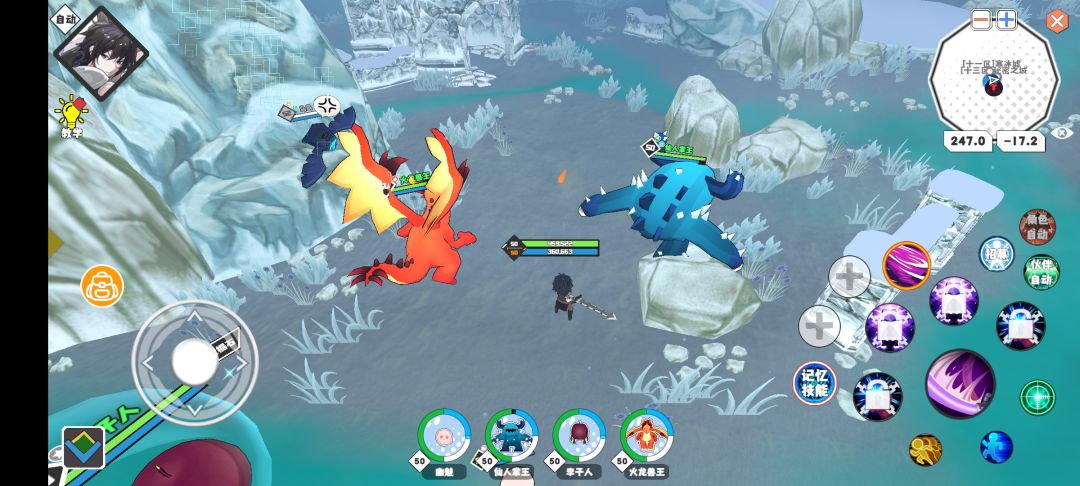Close the minimap with the orange X
The image size is (1080, 486).
pos(1057,21)
